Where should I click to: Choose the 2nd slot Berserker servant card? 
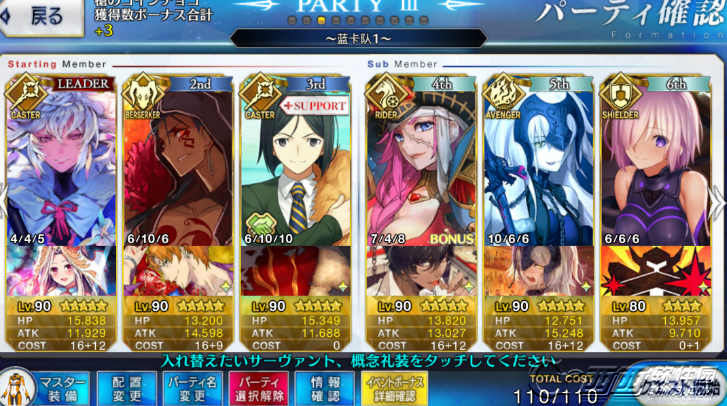177,165
